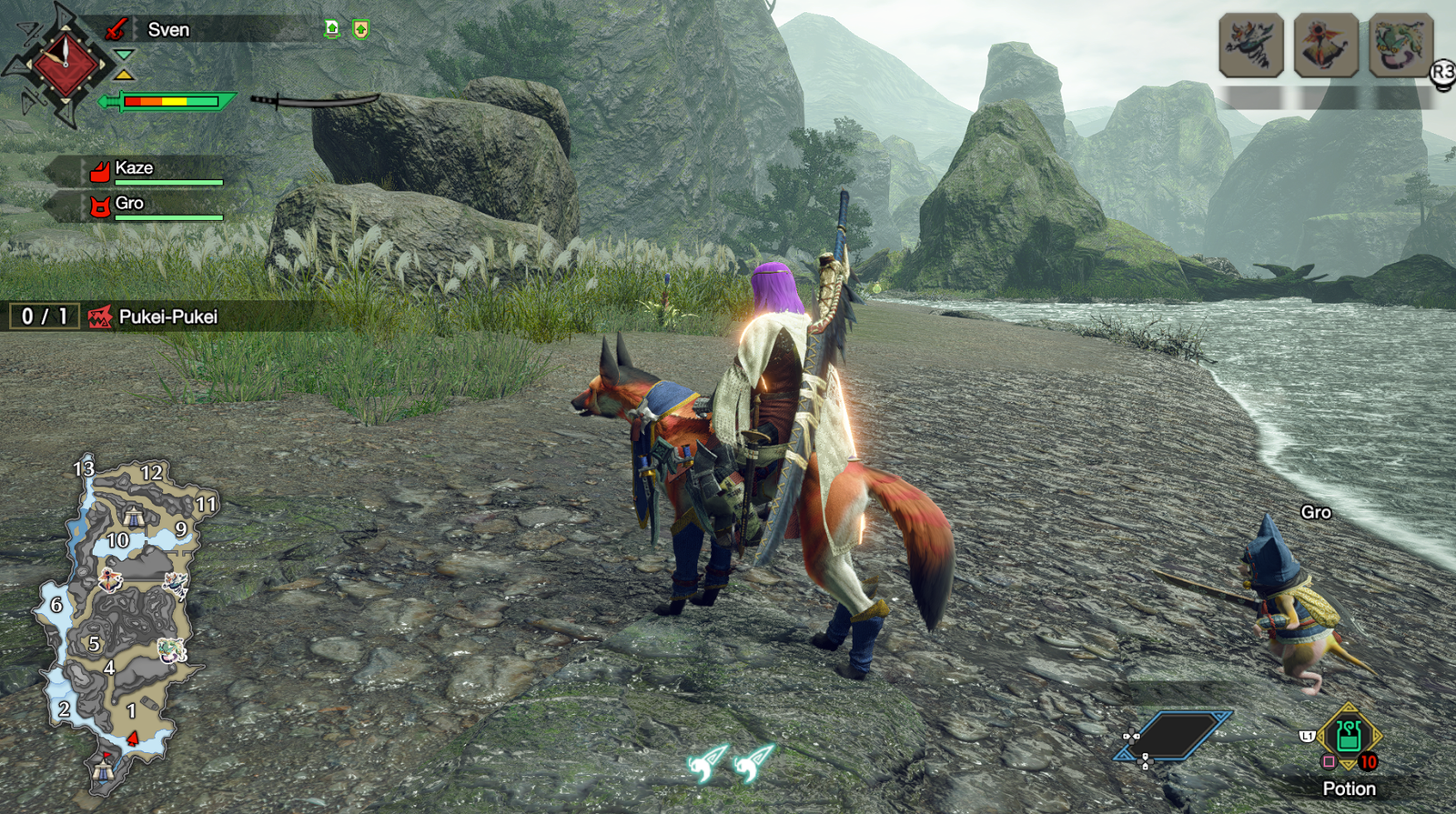Click the sub-camp tent near area 10
Image resolution: width=1456 pixels, height=814 pixels.
click(x=134, y=517)
